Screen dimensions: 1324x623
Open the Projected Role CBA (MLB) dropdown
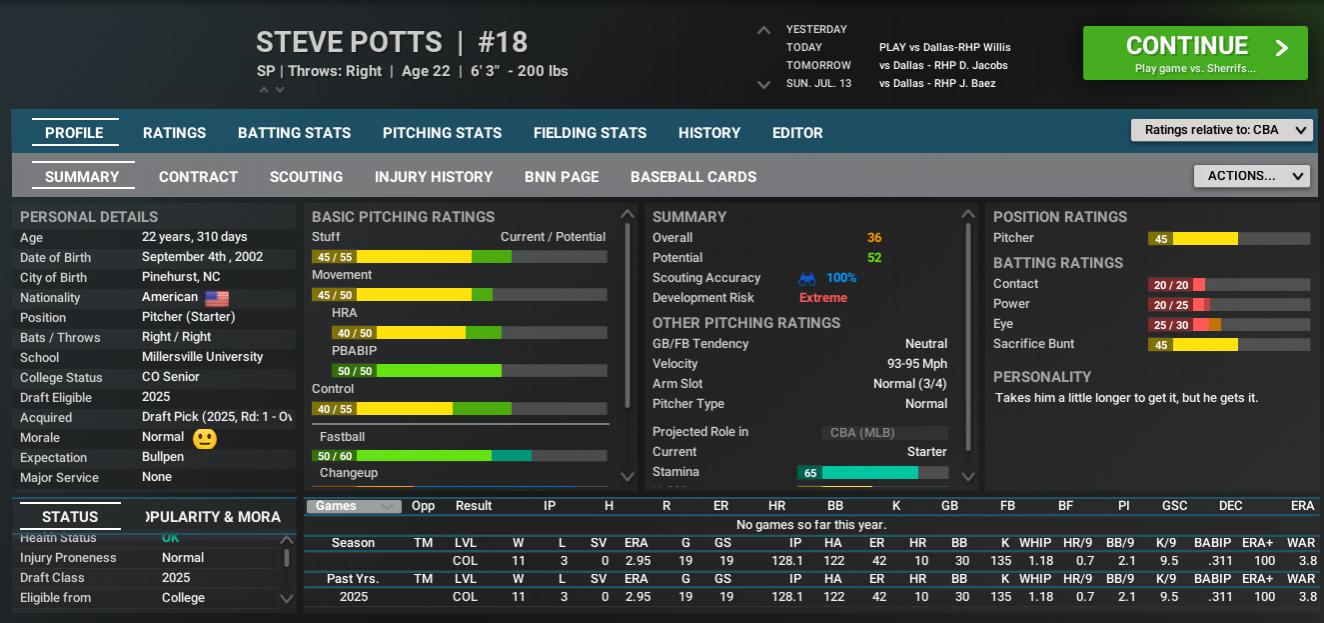tap(884, 433)
